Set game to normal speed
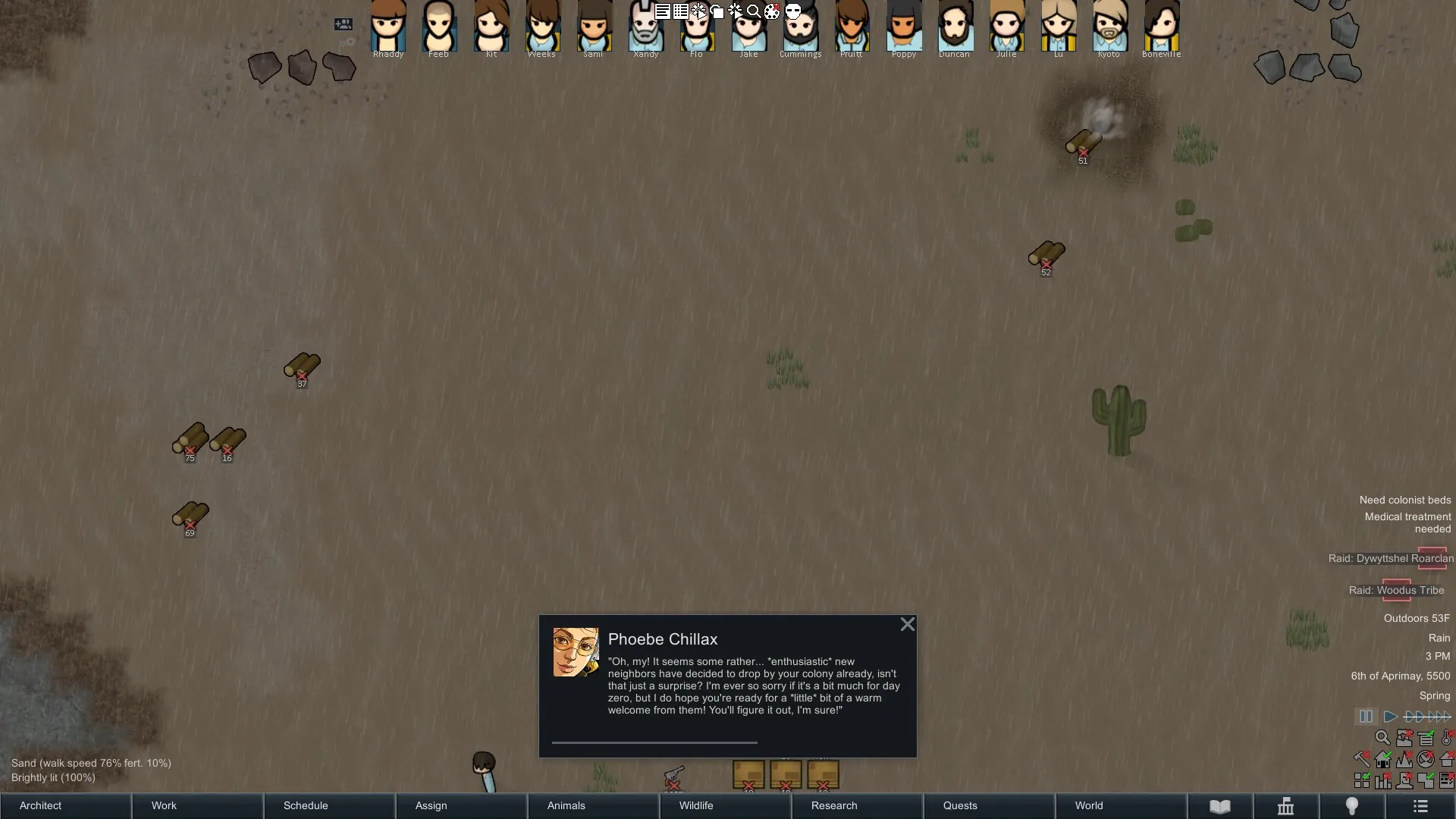 (1390, 717)
